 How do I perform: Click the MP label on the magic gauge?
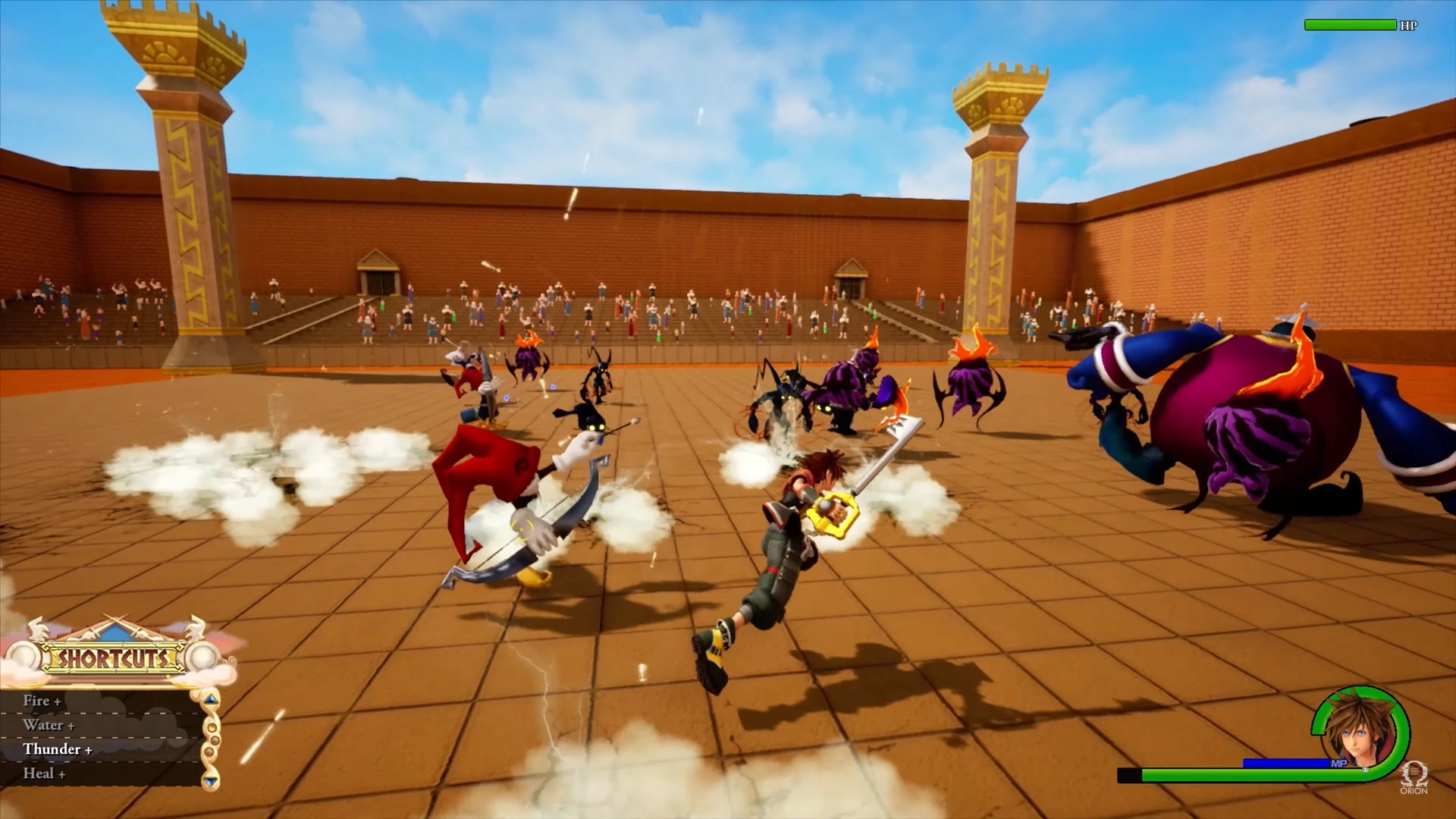[1340, 763]
